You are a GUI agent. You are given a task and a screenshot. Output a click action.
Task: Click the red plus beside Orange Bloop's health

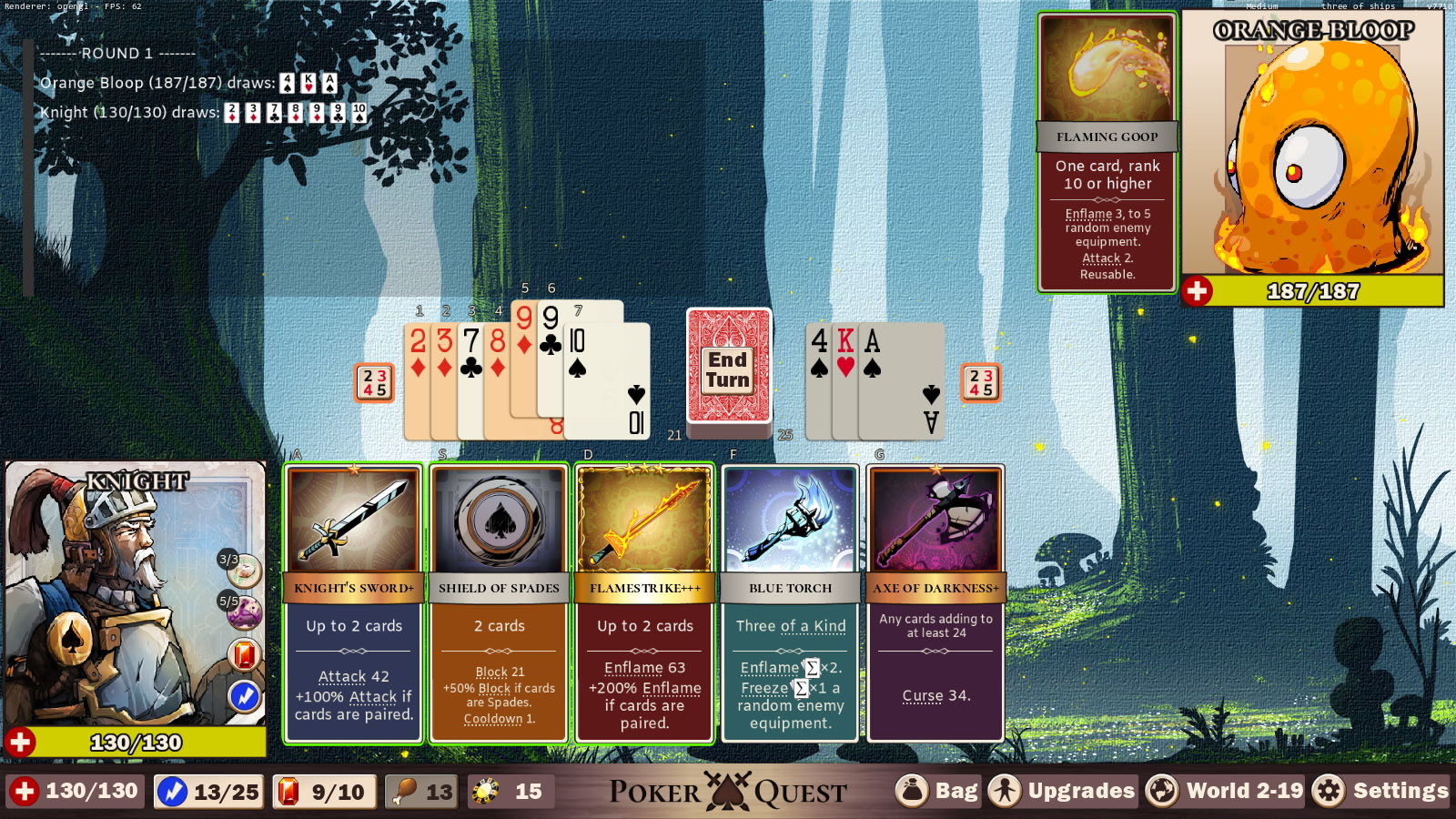1199,291
